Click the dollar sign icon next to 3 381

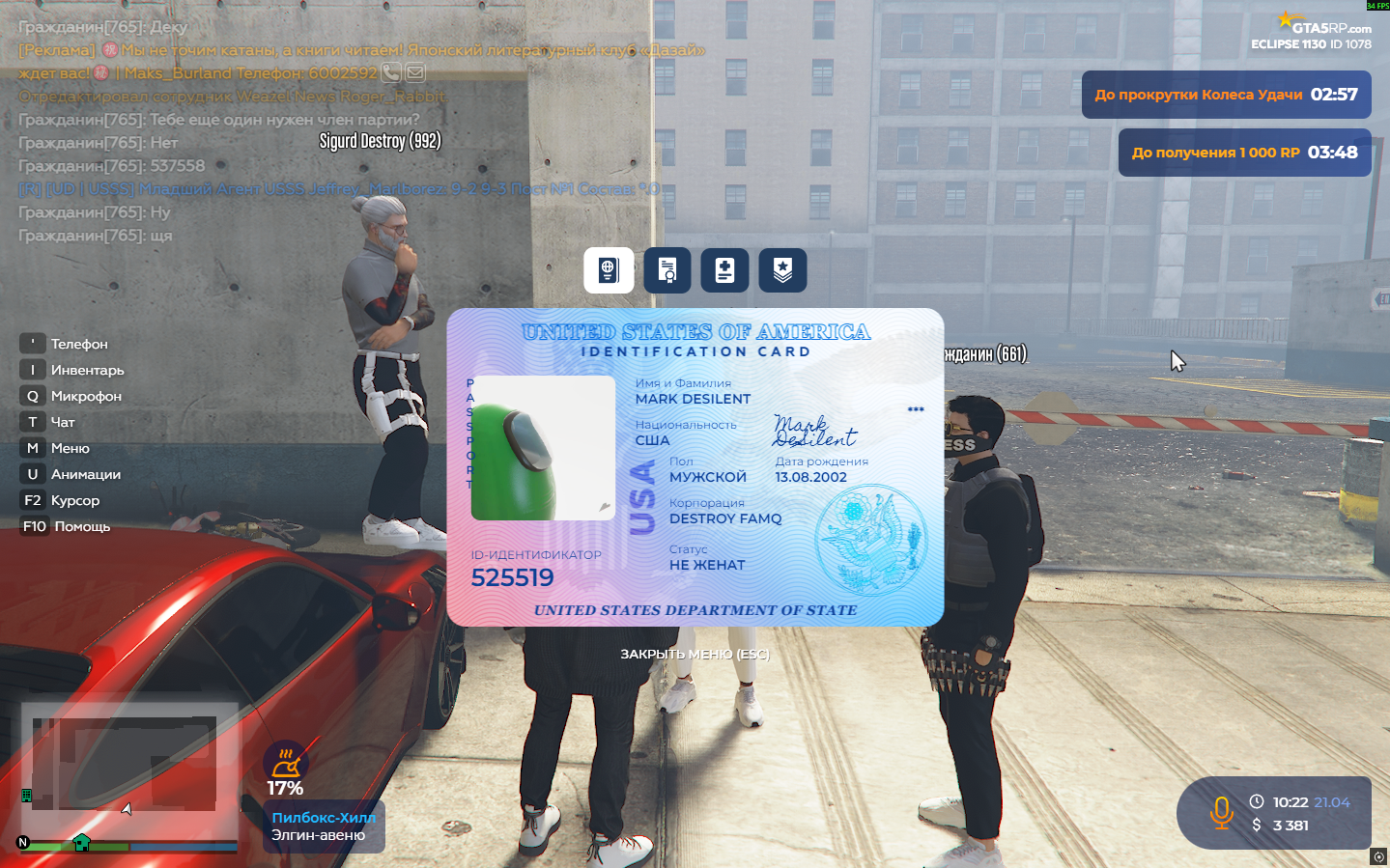[x=1257, y=826]
